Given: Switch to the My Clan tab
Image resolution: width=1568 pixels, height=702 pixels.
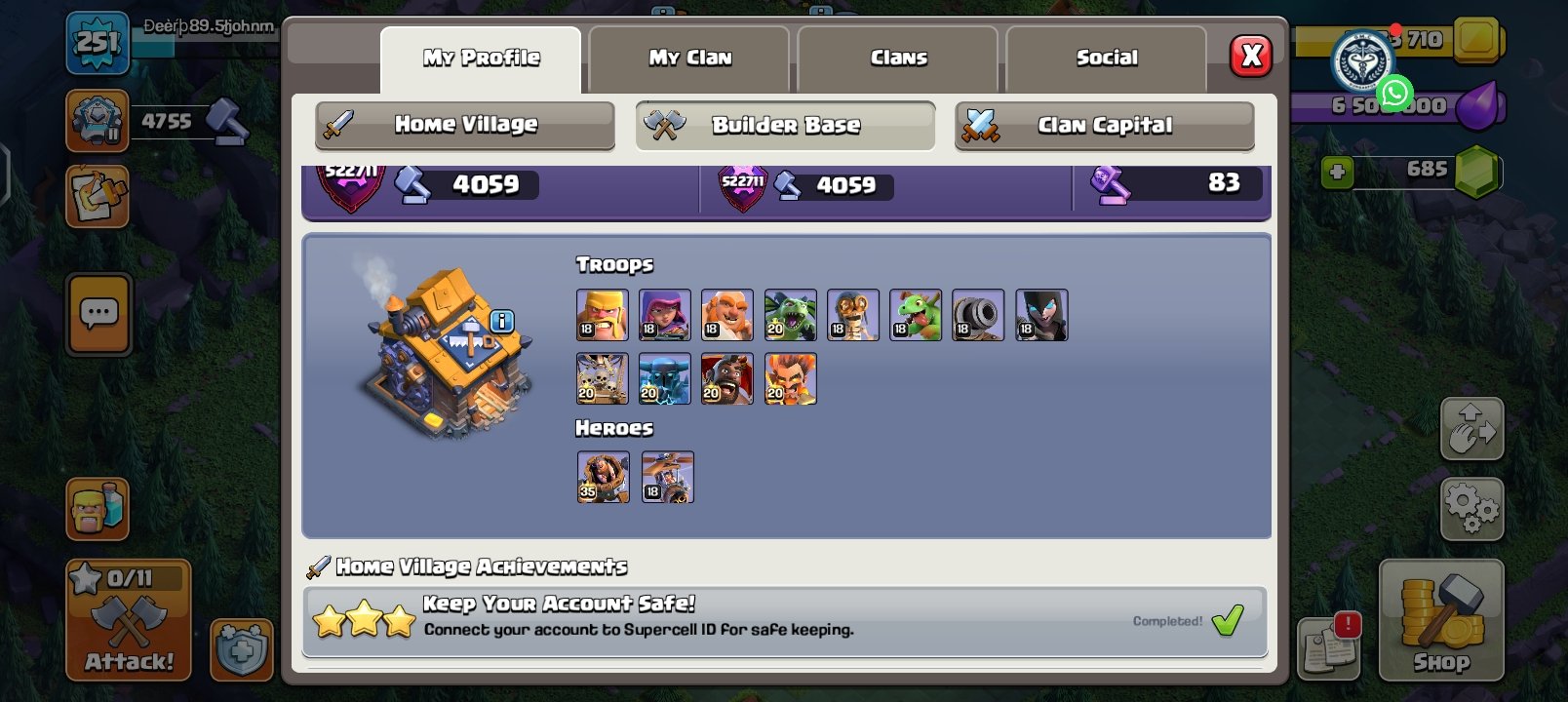Looking at the screenshot, I should pyautogui.click(x=688, y=58).
